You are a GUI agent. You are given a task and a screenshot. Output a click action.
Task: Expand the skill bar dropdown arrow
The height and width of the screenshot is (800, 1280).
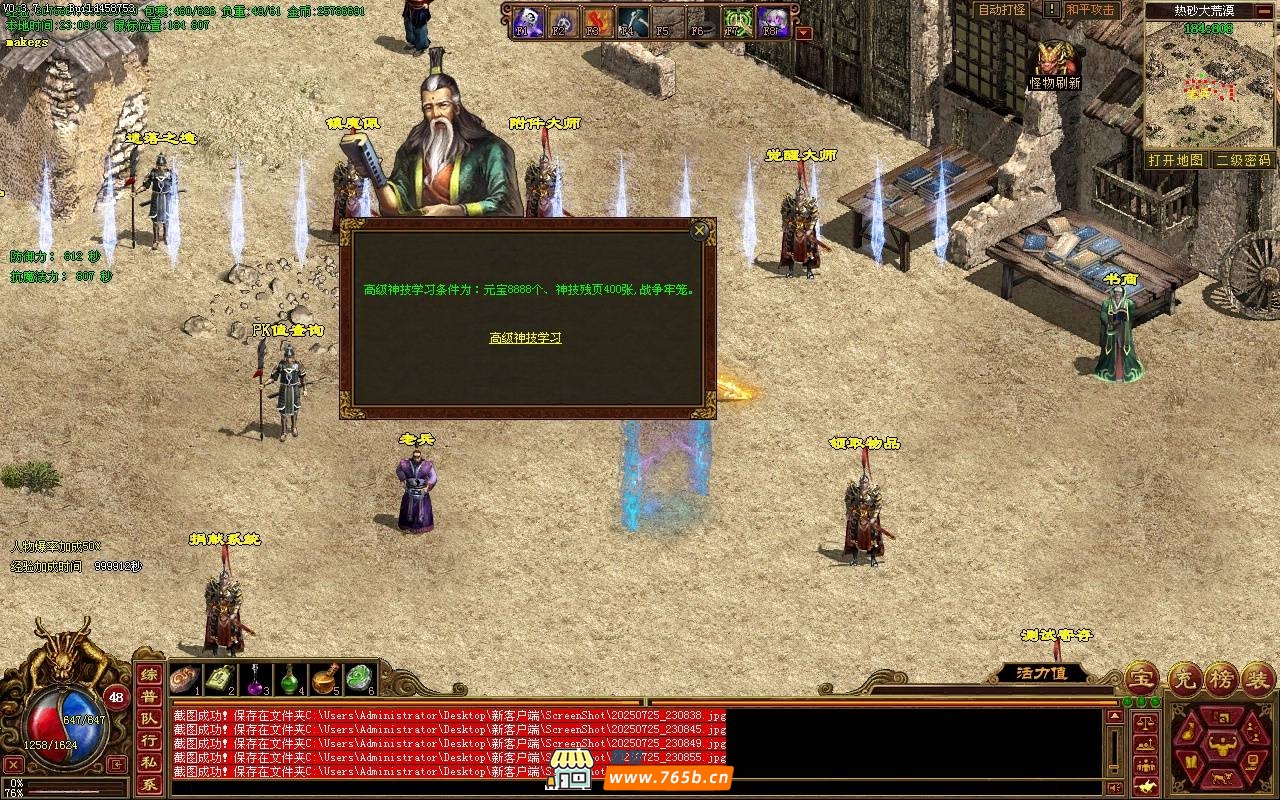coord(804,33)
